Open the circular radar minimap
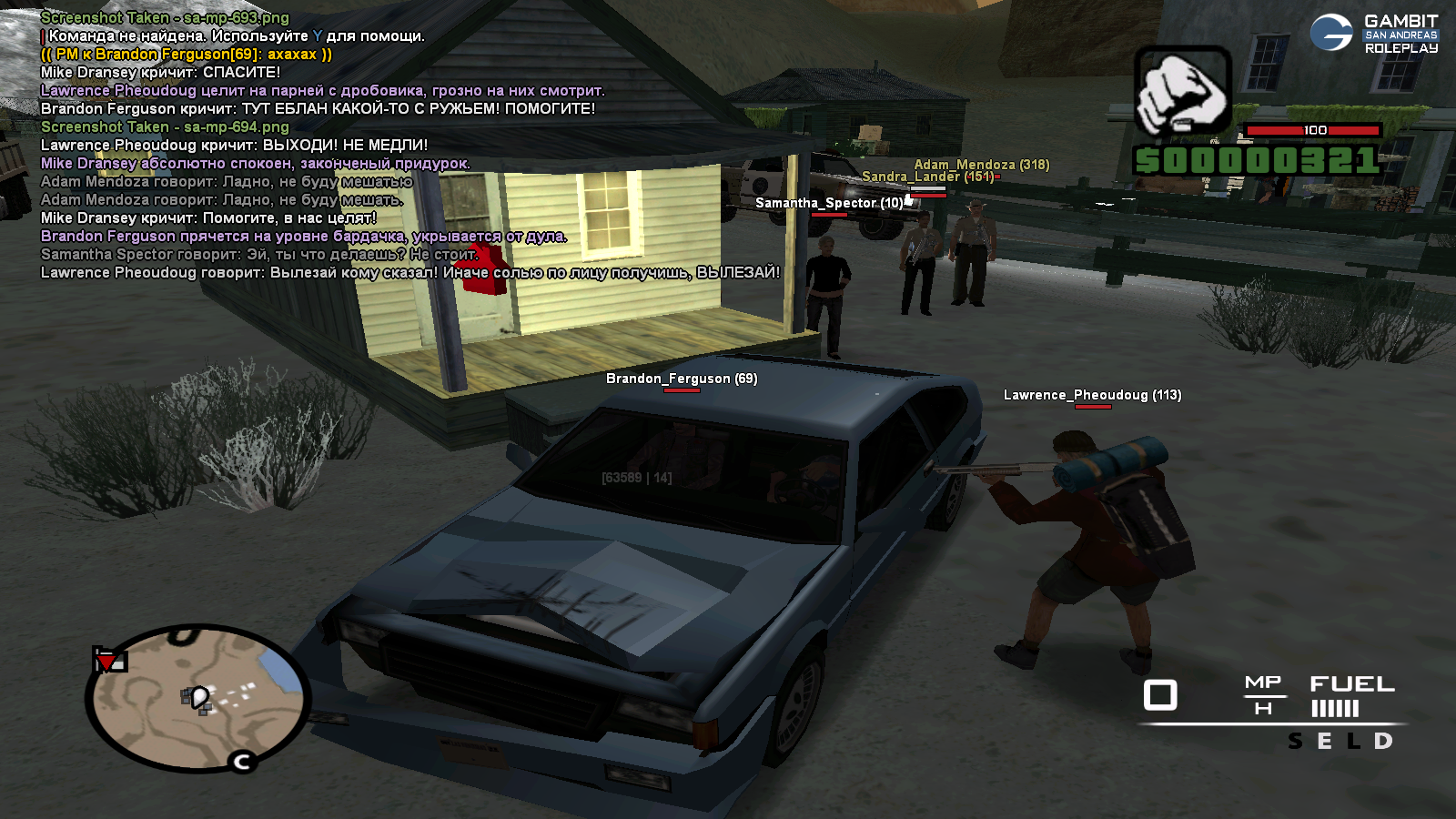The height and width of the screenshot is (819, 1456). [x=199, y=698]
